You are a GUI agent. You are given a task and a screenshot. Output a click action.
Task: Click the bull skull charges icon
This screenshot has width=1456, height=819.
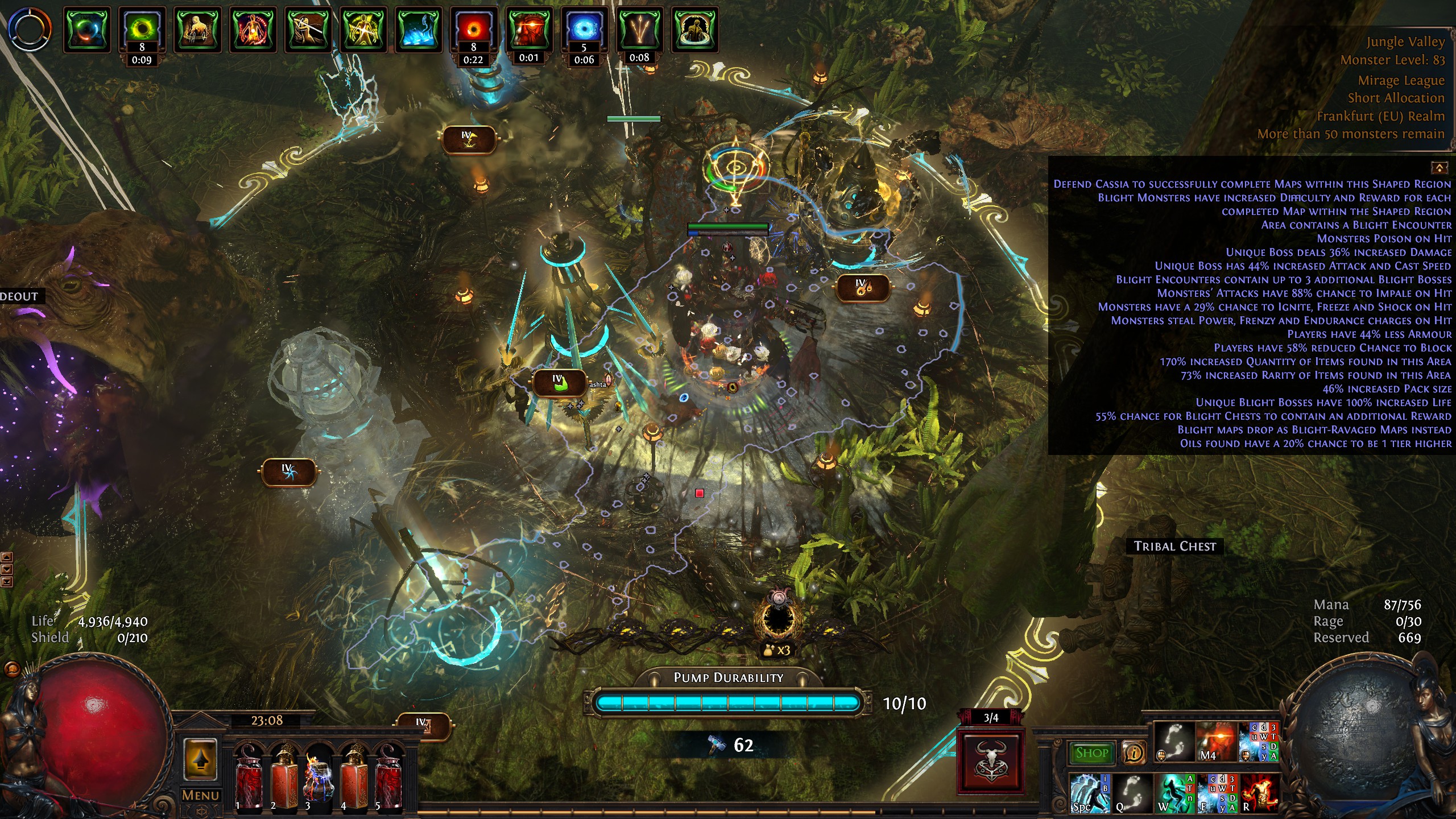[x=991, y=761]
